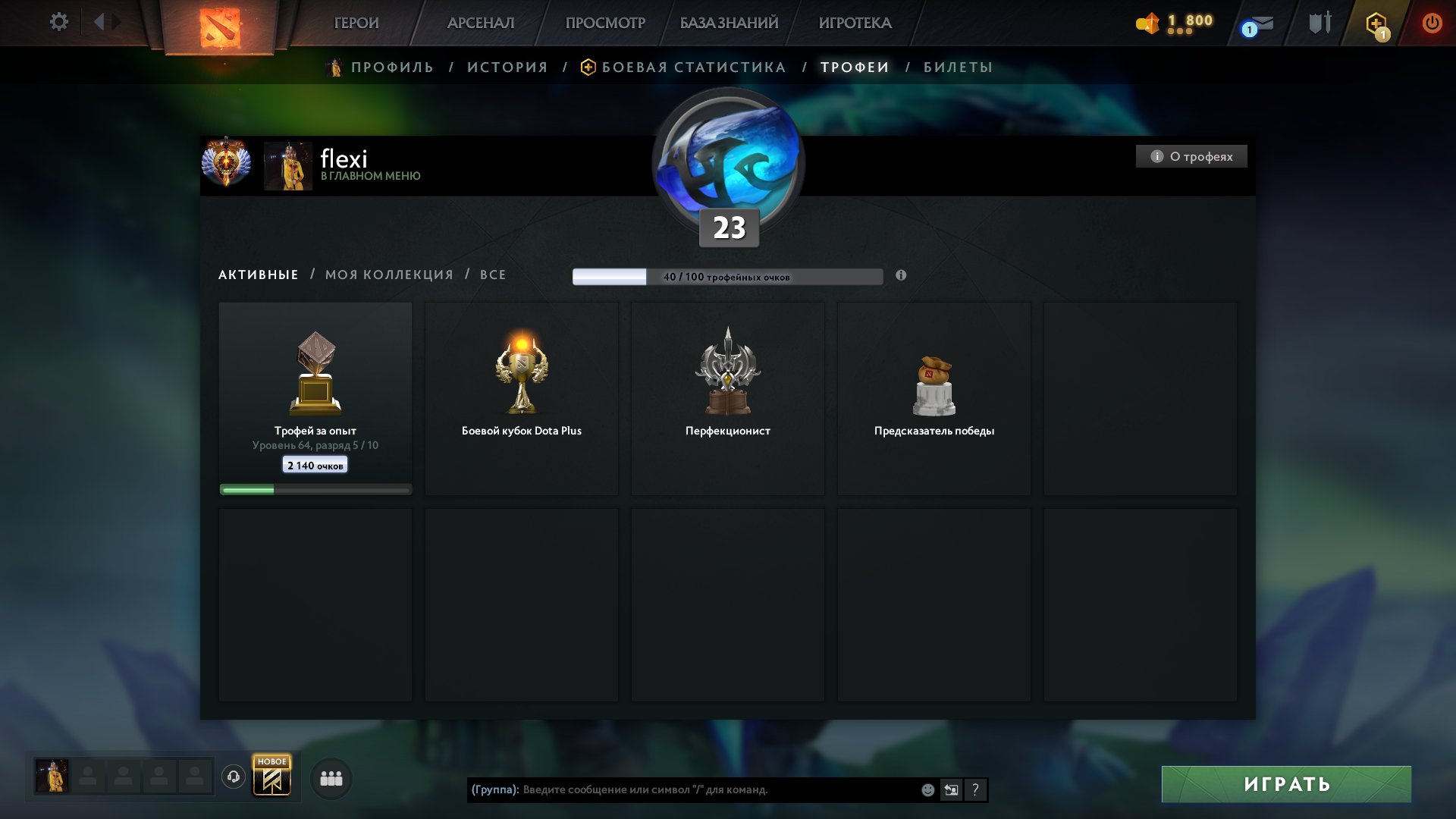The height and width of the screenshot is (819, 1456).
Task: Switch trophy filter to Все
Action: pos(493,275)
